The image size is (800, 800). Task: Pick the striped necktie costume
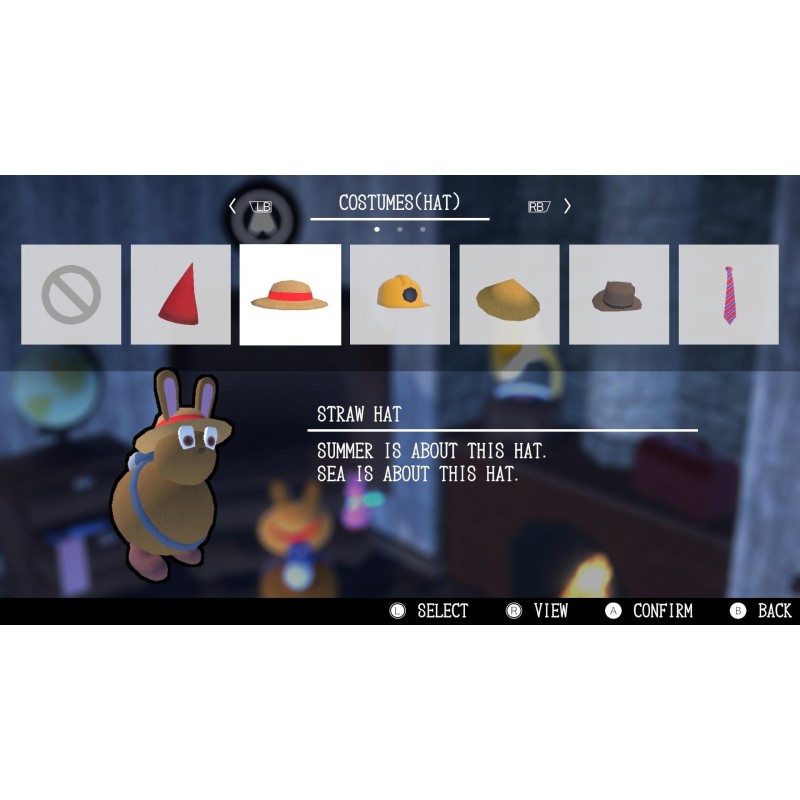[728, 295]
